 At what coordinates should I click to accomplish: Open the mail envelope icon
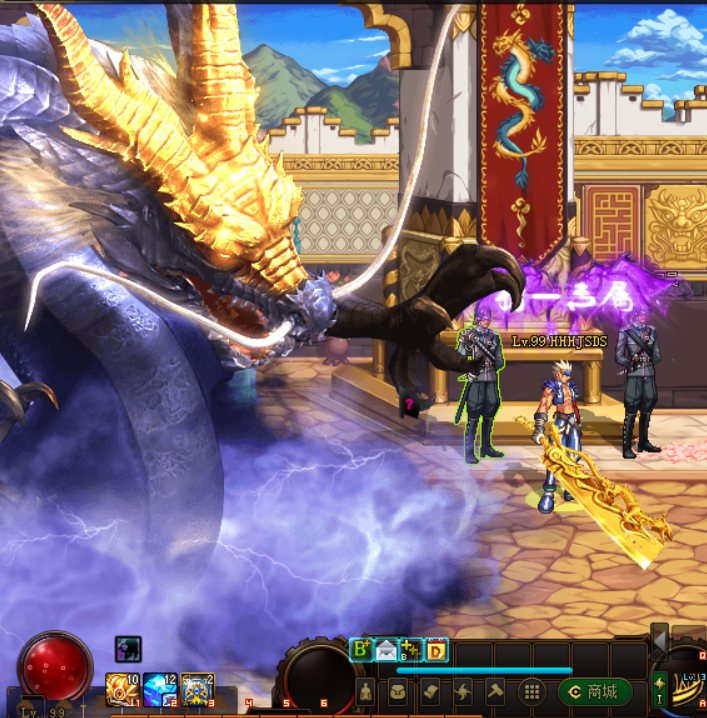386,650
